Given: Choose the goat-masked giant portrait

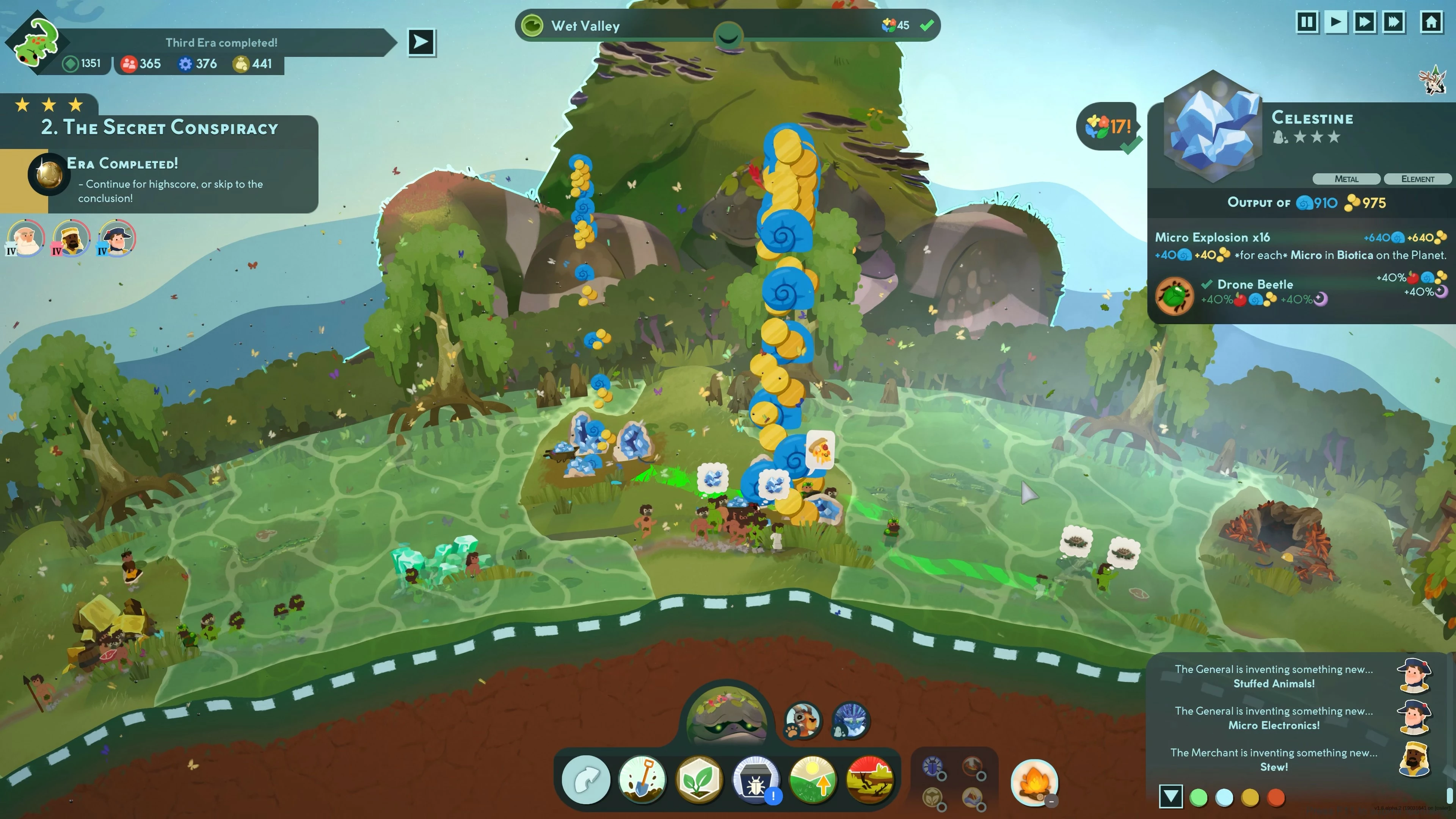Looking at the screenshot, I should coord(803,721).
